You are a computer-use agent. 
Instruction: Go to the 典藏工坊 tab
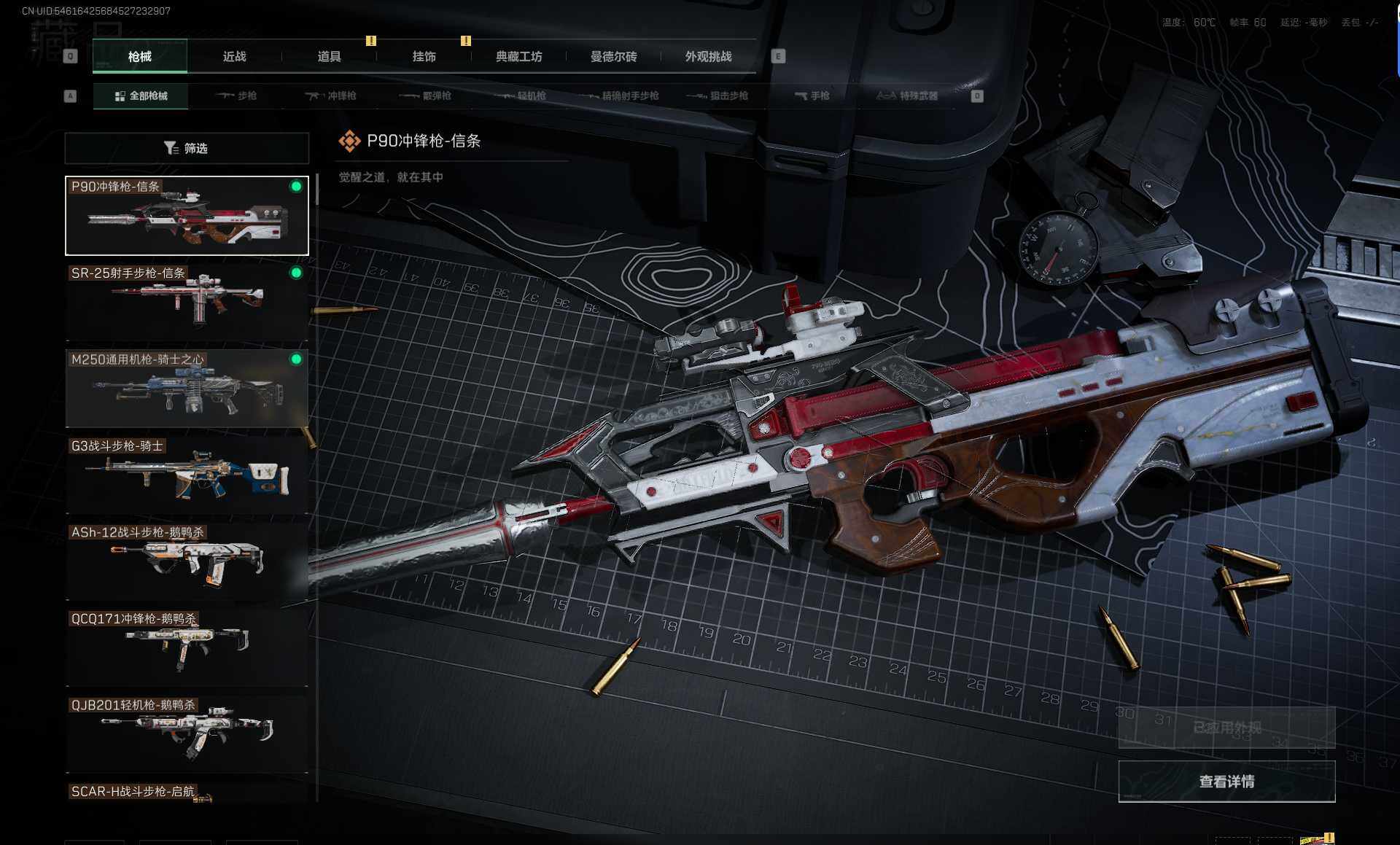click(x=518, y=57)
